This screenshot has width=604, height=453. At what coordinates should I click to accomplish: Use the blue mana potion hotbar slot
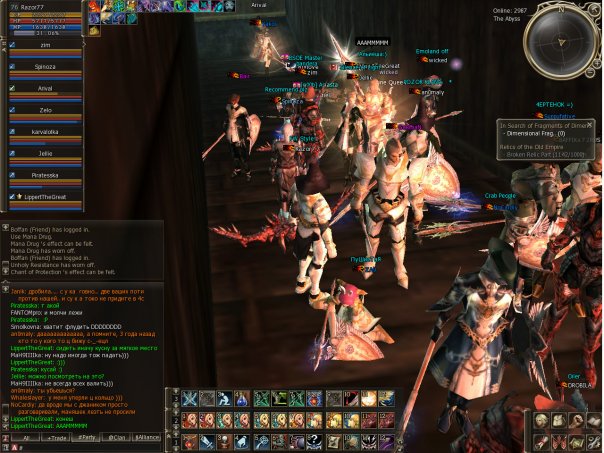tap(243, 399)
